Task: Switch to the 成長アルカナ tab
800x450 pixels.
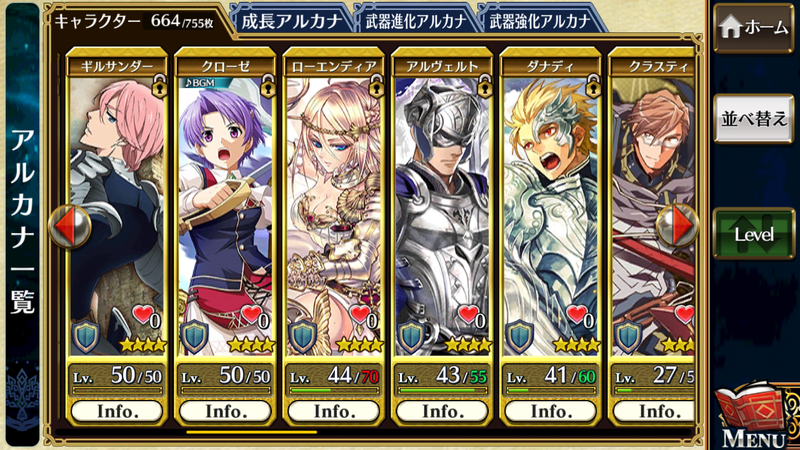Action: point(292,19)
